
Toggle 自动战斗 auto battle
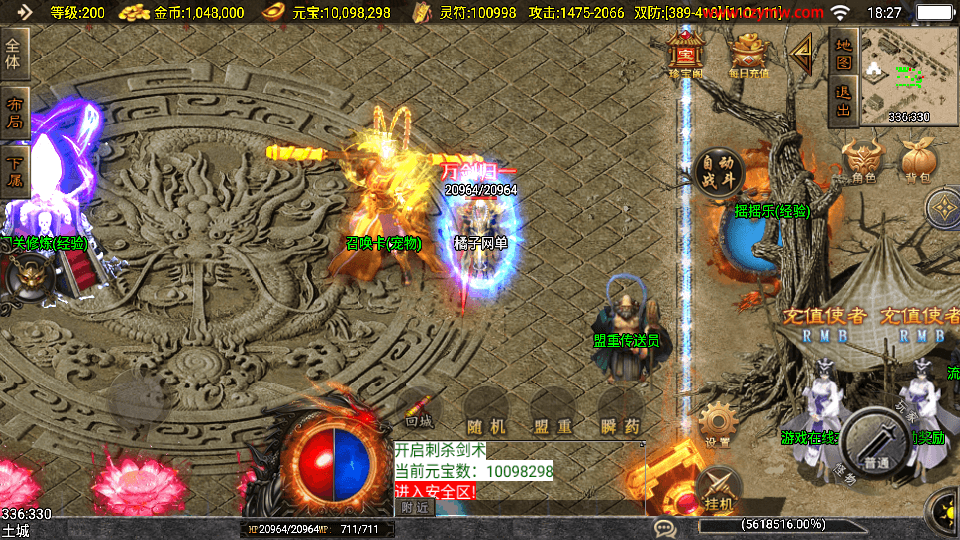point(718,170)
